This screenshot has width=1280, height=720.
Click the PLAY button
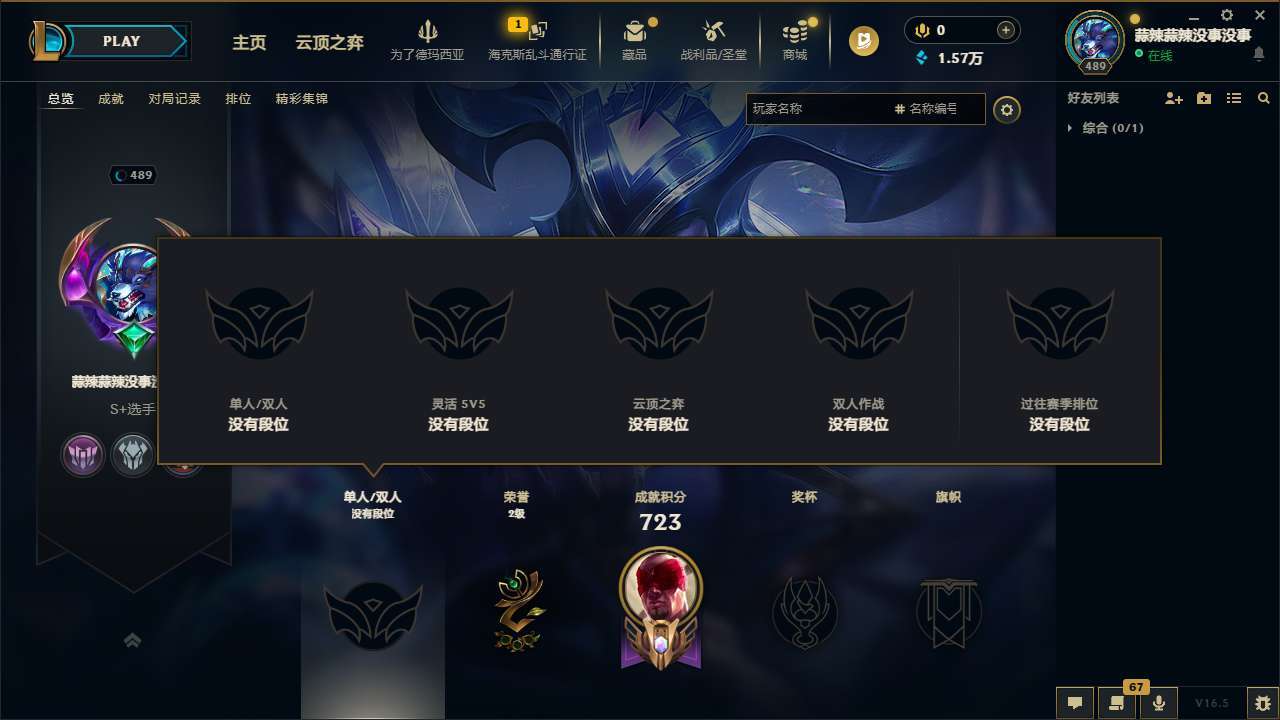point(122,41)
